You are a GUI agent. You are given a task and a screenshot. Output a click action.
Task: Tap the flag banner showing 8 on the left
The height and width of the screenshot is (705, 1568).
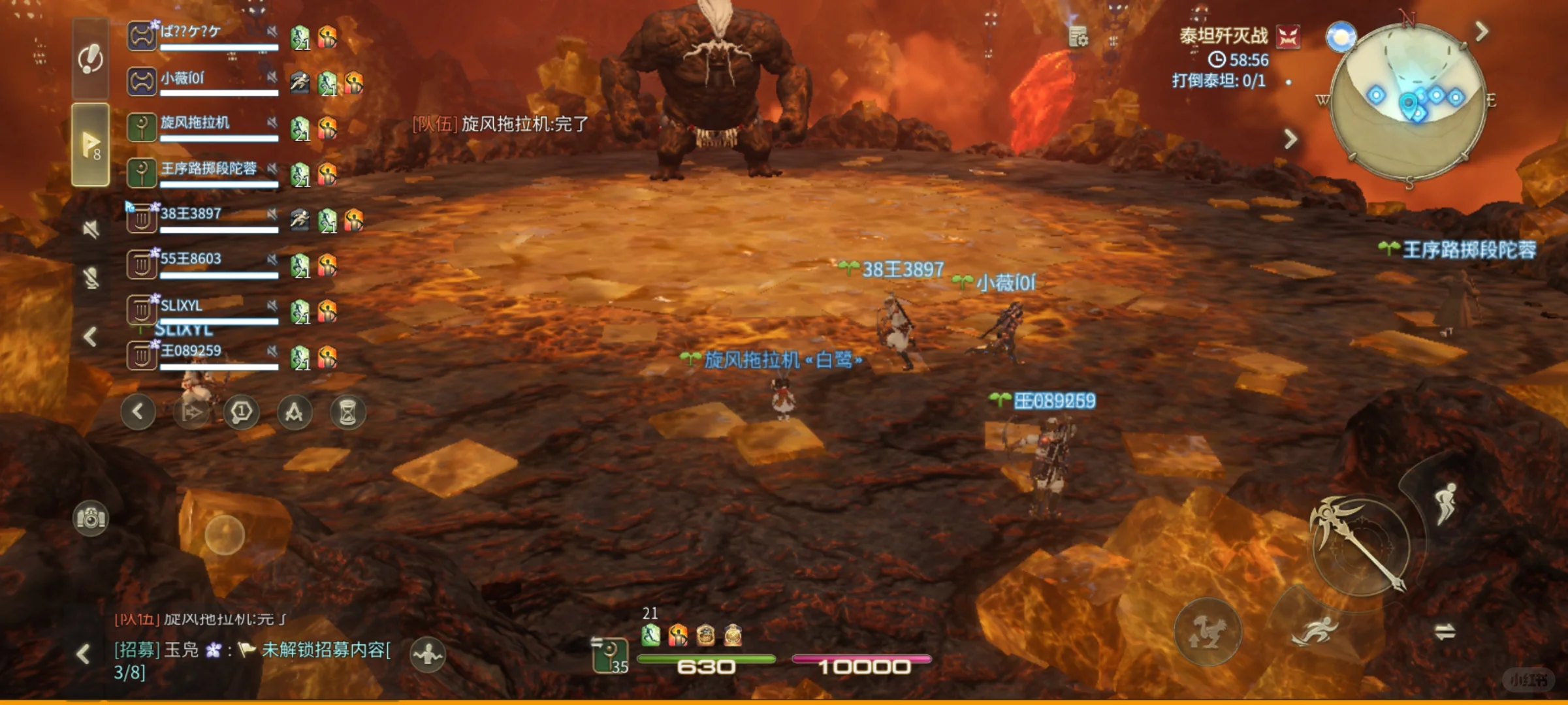tap(91, 144)
